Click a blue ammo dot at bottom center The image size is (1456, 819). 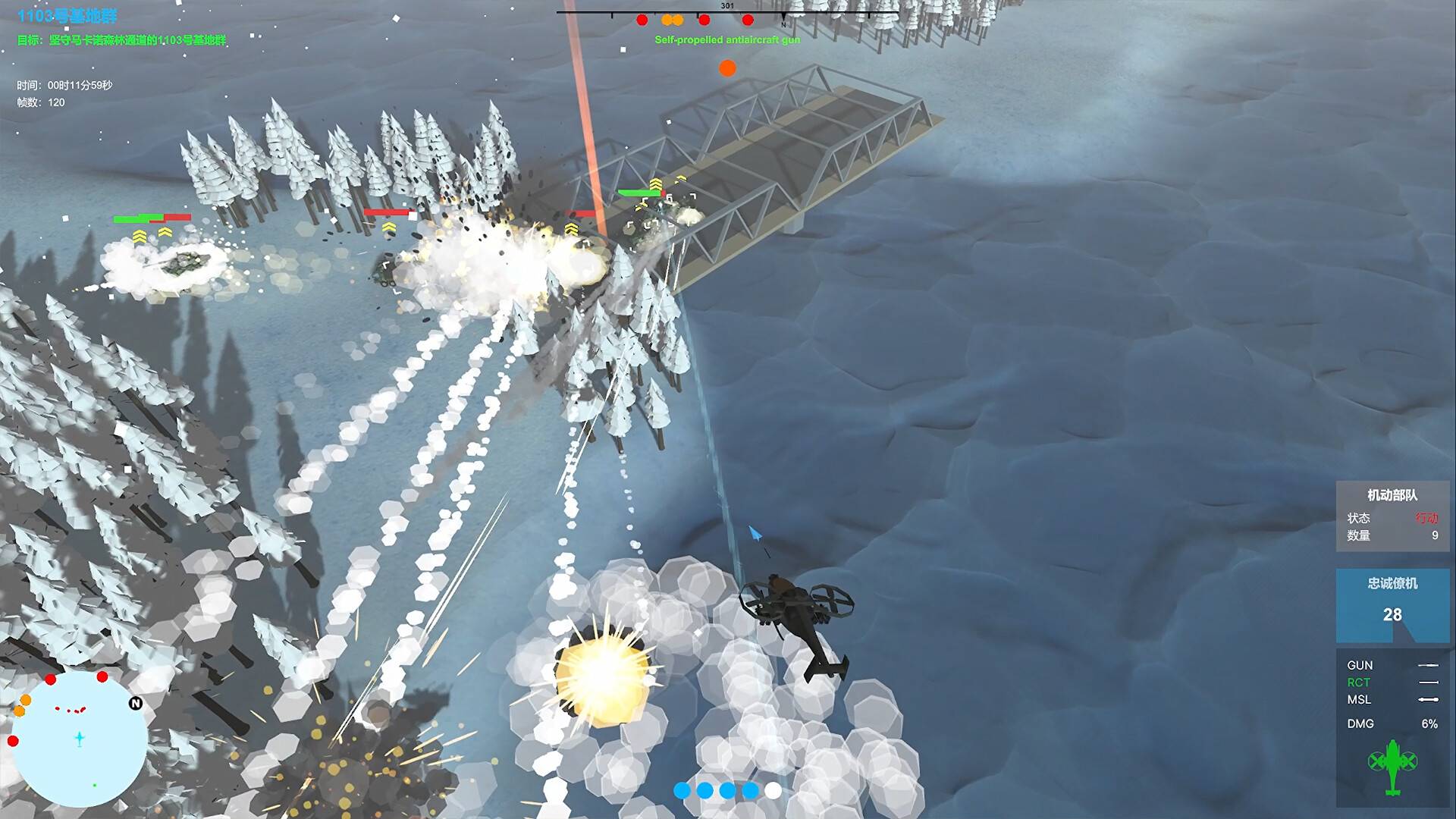coord(681,790)
